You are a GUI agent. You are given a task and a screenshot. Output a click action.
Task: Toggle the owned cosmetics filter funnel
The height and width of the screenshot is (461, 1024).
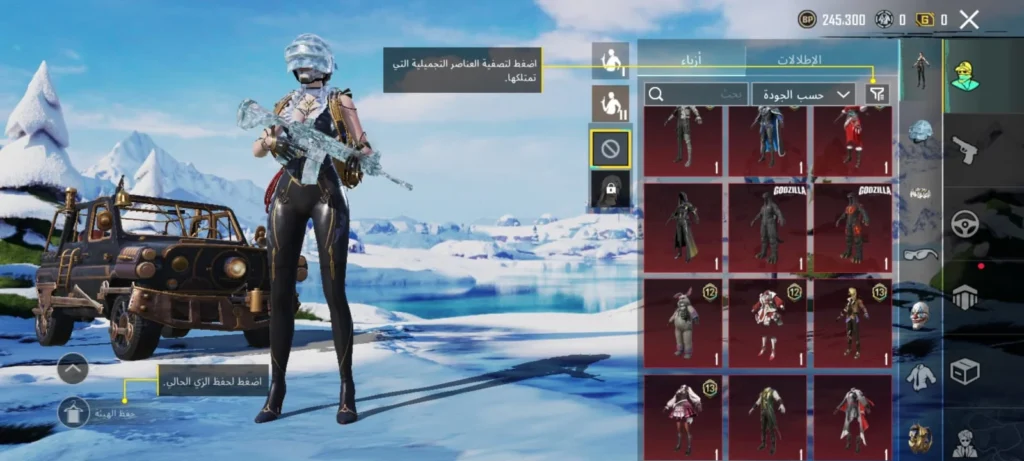pyautogui.click(x=876, y=94)
